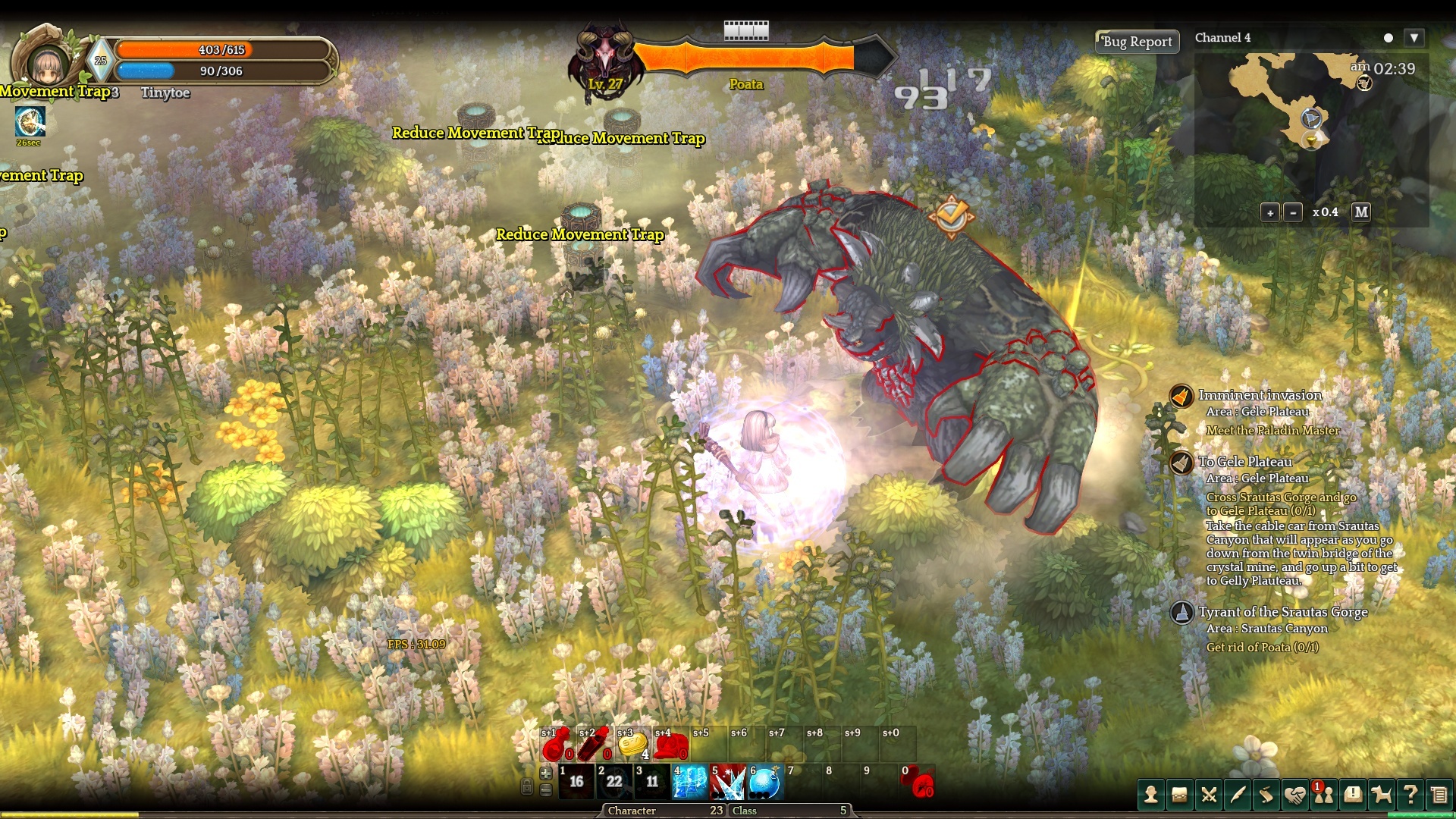Screen dimensions: 1456x819
Task: Use the gold coin item in s+3 slot
Action: pyautogui.click(x=632, y=745)
